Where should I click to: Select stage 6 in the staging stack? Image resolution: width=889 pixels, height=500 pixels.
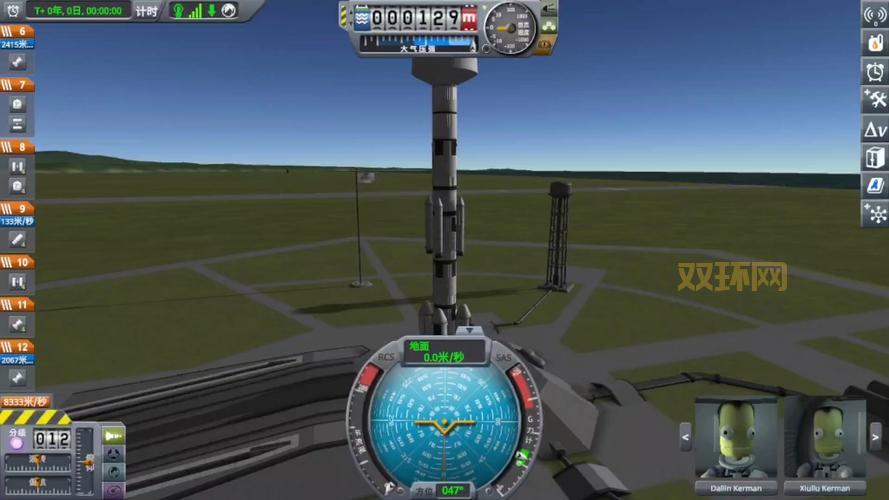pyautogui.click(x=18, y=31)
